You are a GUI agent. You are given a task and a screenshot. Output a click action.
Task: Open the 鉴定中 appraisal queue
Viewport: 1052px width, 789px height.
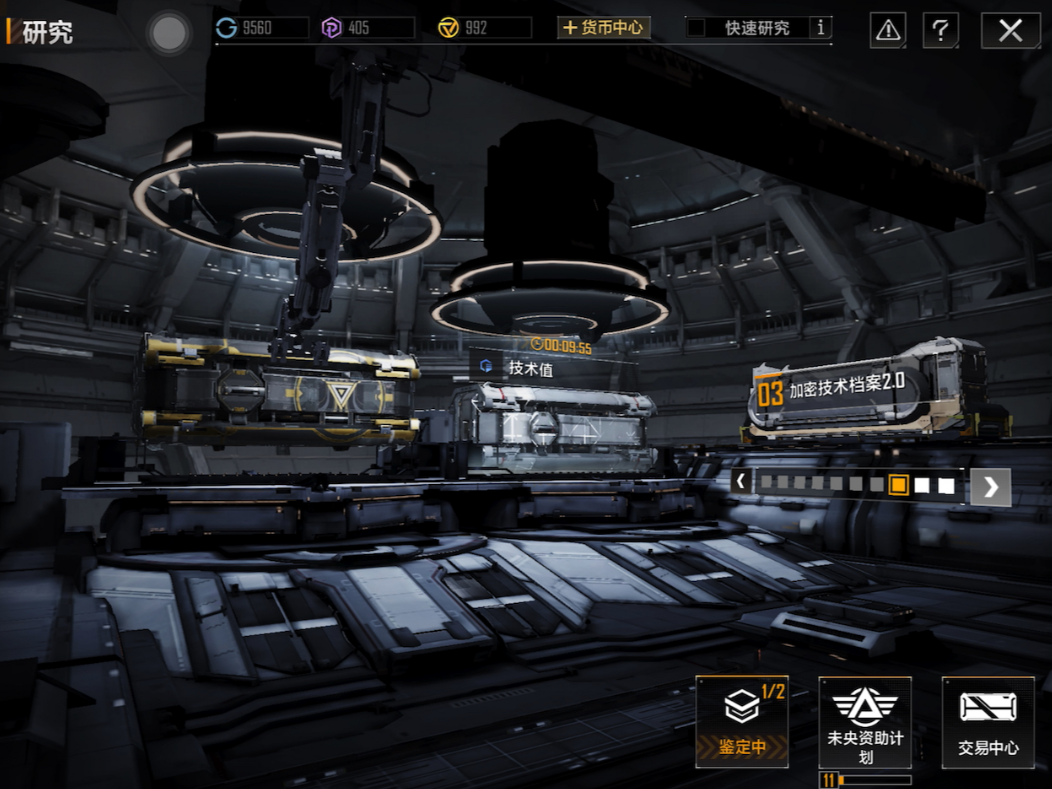click(x=742, y=721)
